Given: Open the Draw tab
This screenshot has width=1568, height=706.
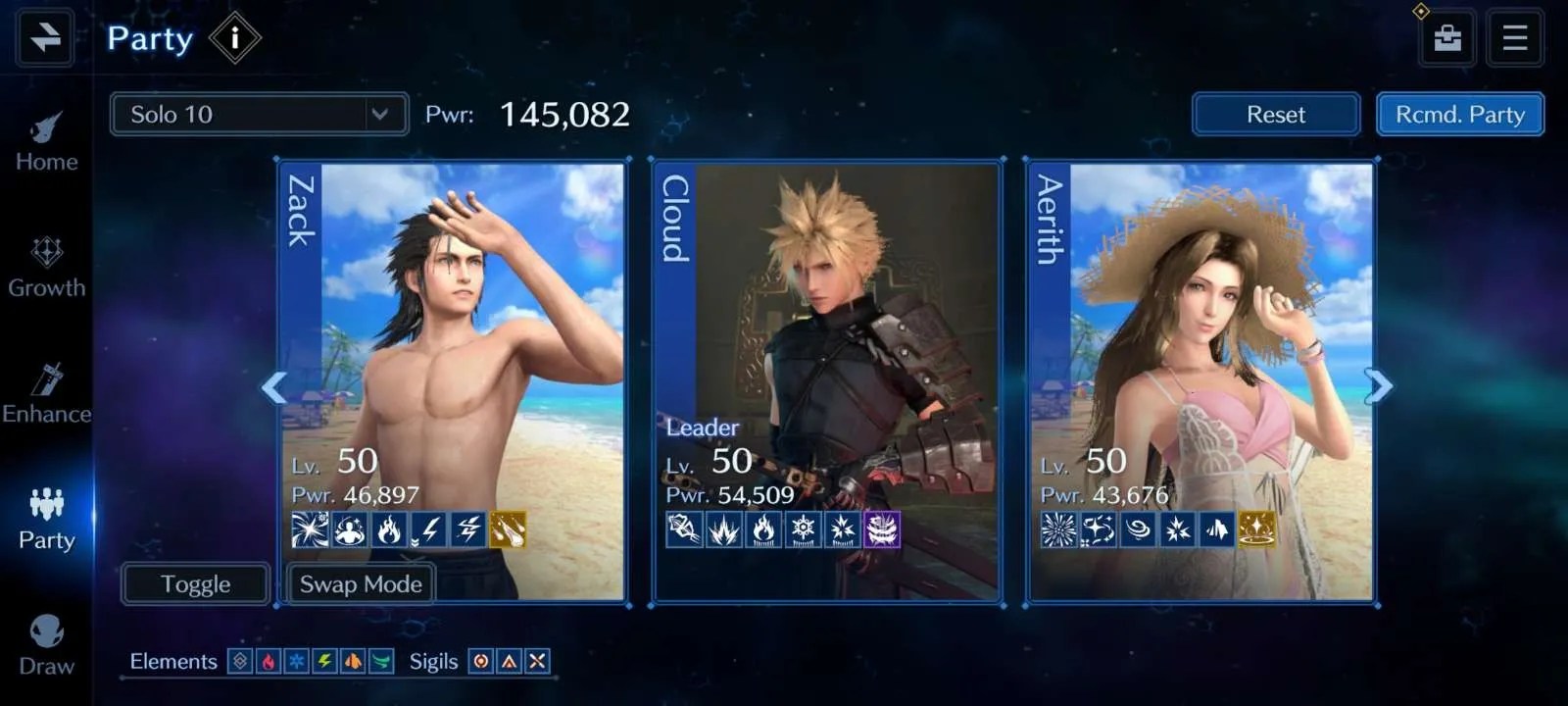Looking at the screenshot, I should tap(46, 646).
